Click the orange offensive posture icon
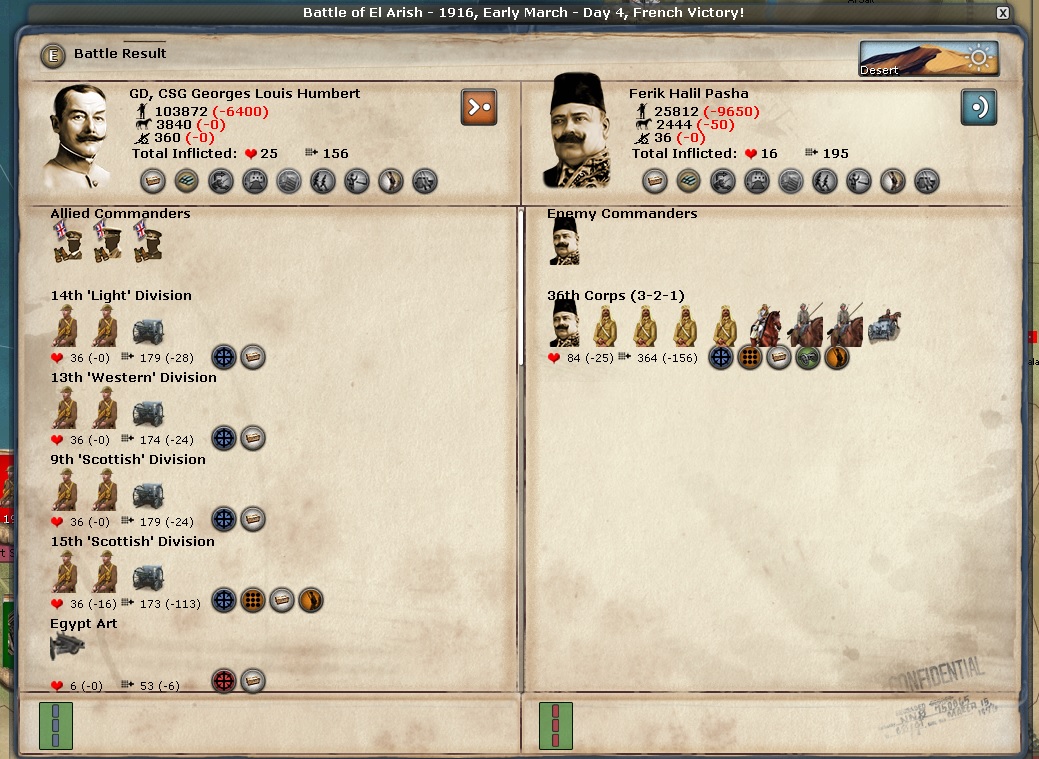1039x759 pixels. coord(479,108)
